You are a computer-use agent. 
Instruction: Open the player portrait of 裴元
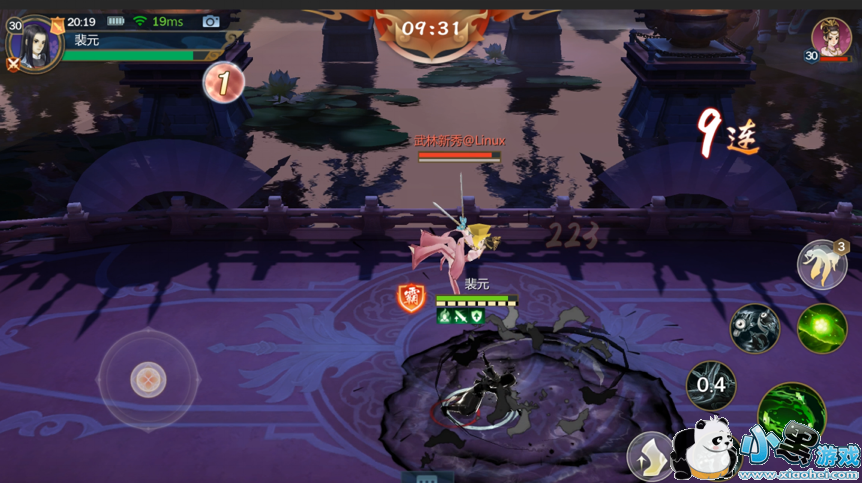coord(37,43)
